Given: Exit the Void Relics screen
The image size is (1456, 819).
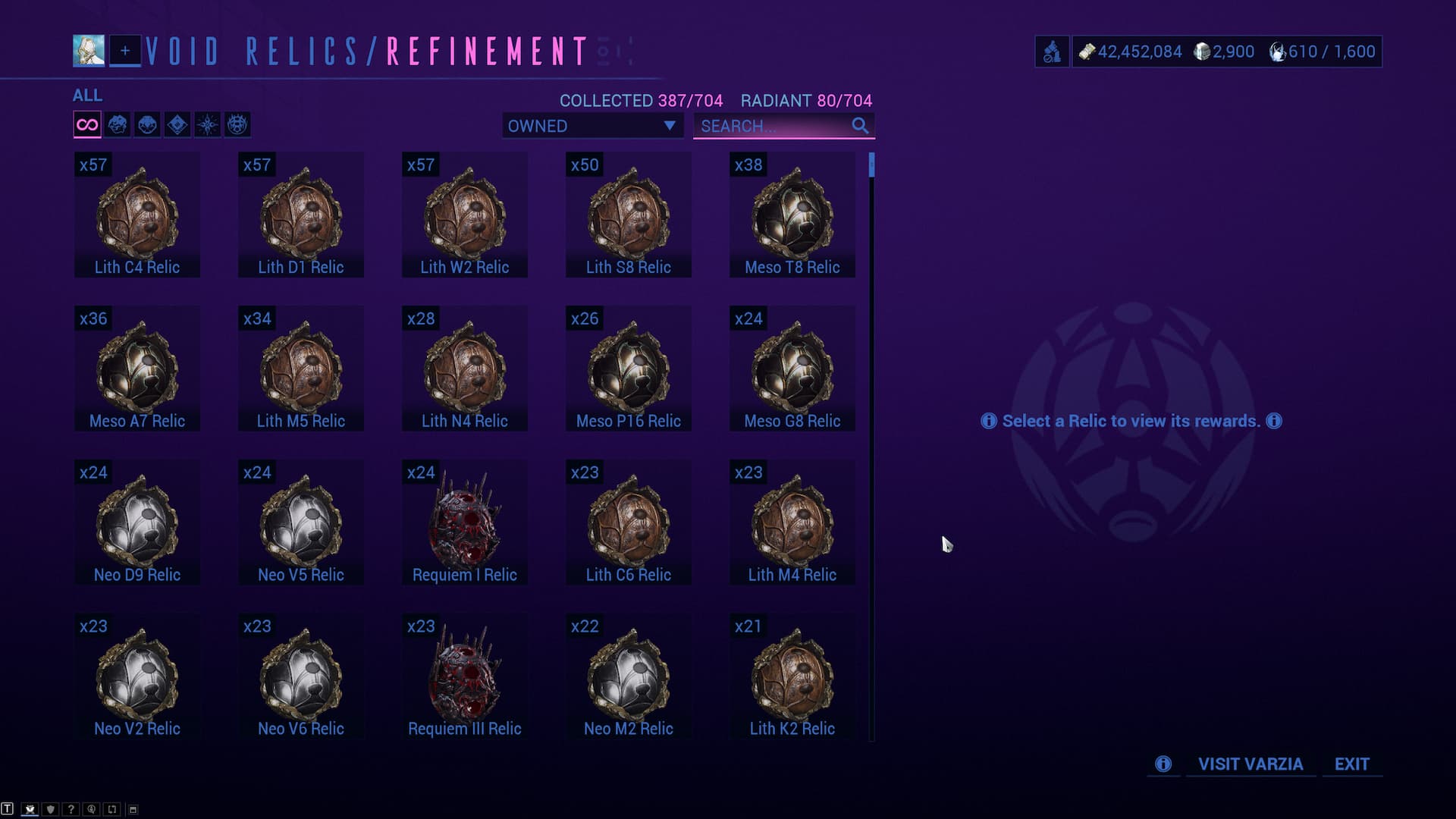Looking at the screenshot, I should [x=1352, y=764].
